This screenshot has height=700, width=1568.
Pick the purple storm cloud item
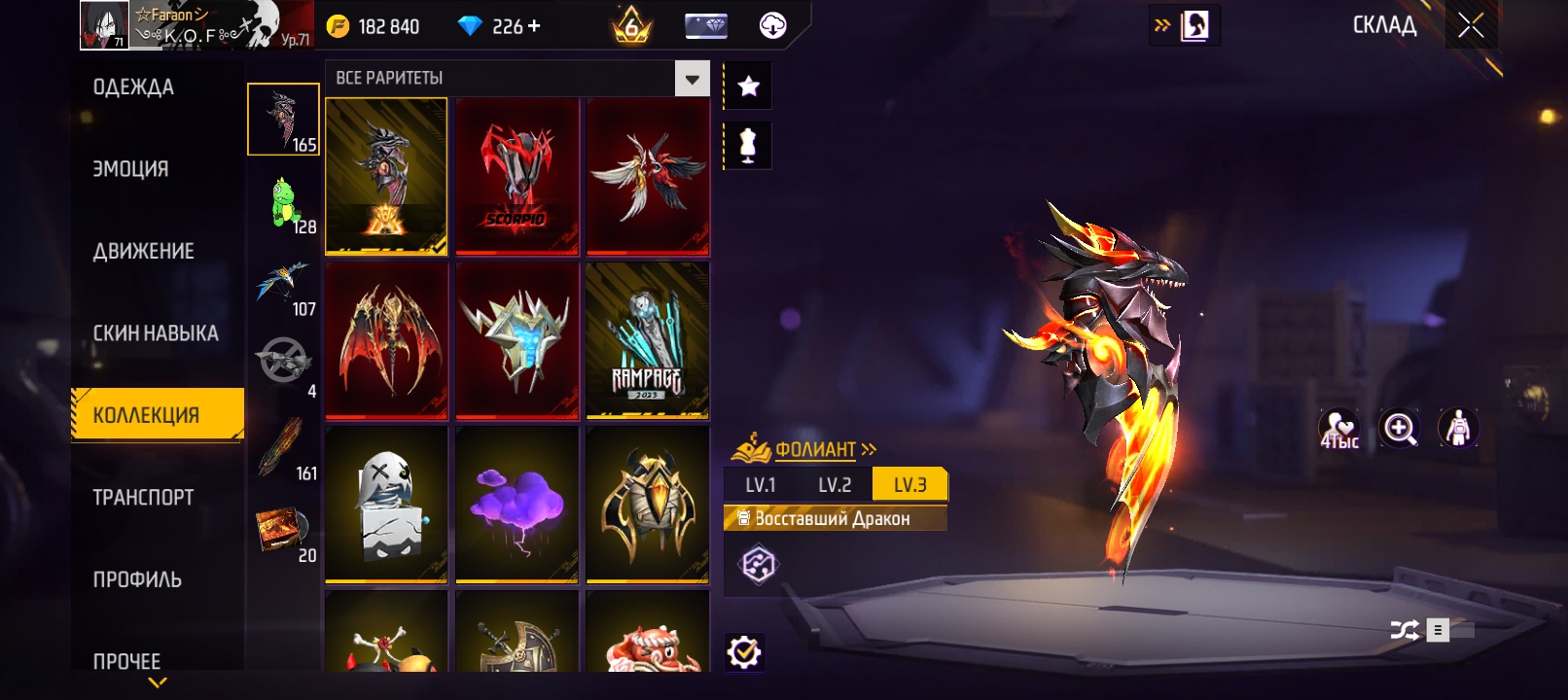[517, 504]
